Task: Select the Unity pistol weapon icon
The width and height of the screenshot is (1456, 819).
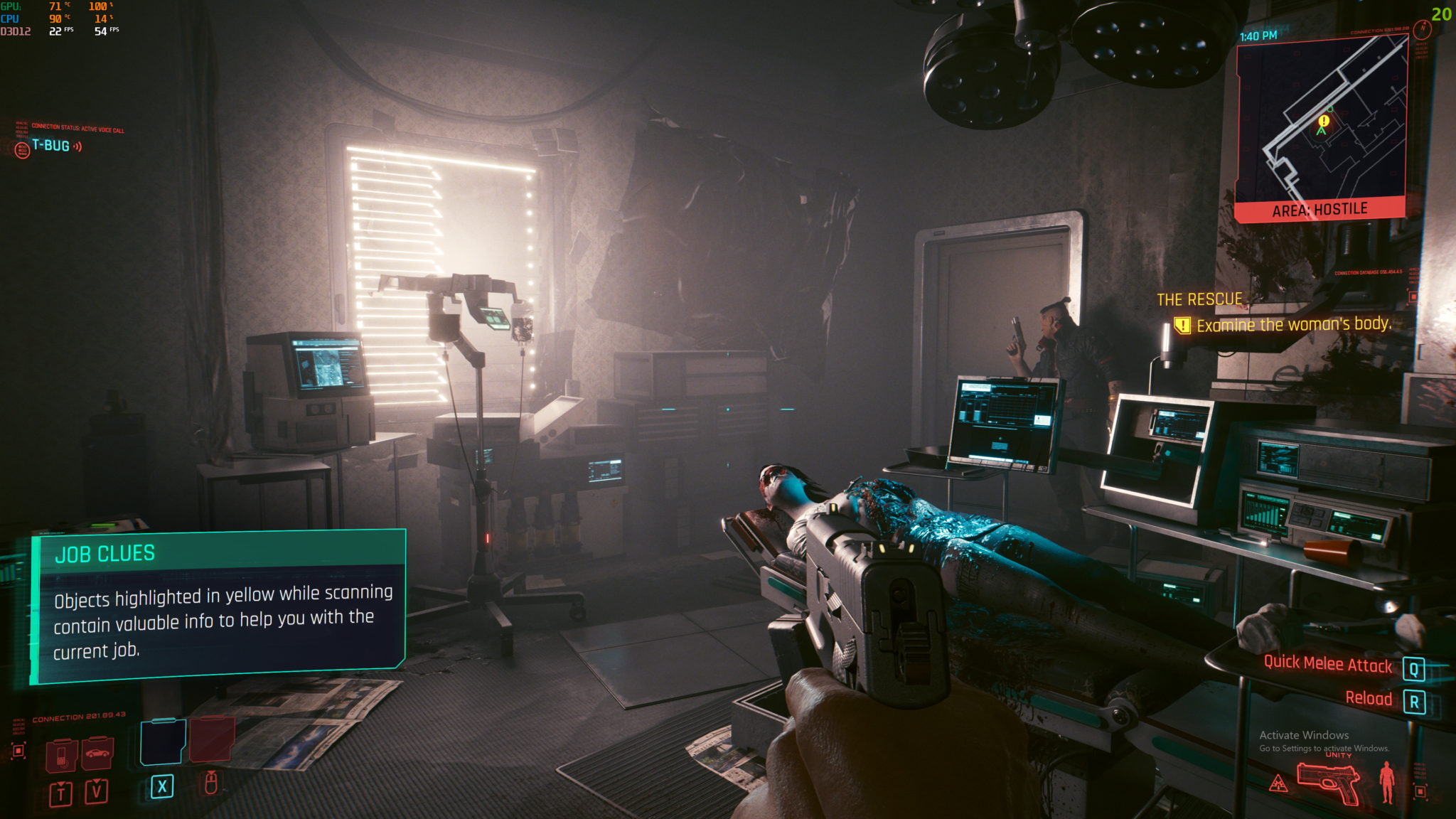Action: tap(1328, 781)
